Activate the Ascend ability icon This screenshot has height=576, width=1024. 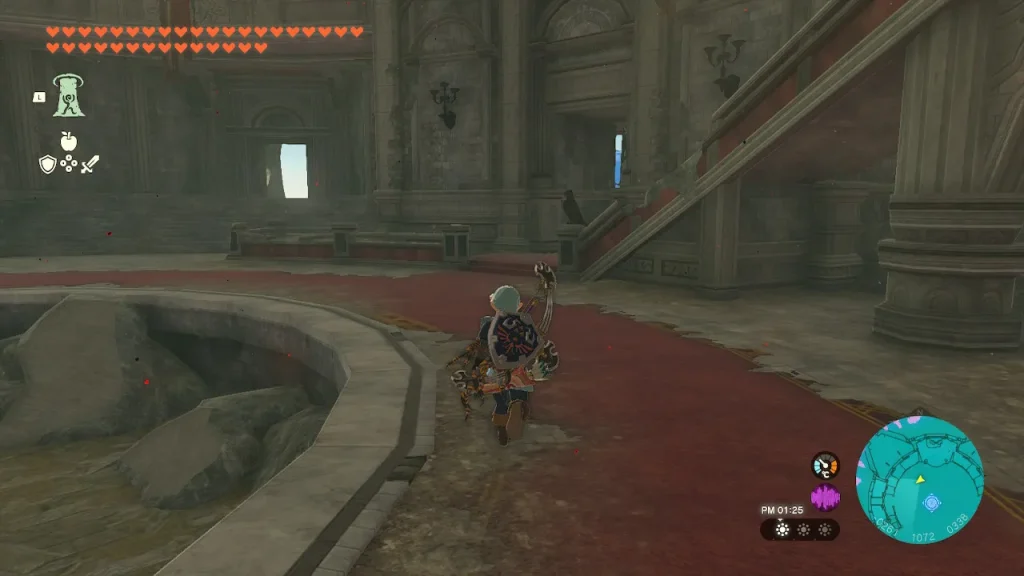[x=69, y=96]
